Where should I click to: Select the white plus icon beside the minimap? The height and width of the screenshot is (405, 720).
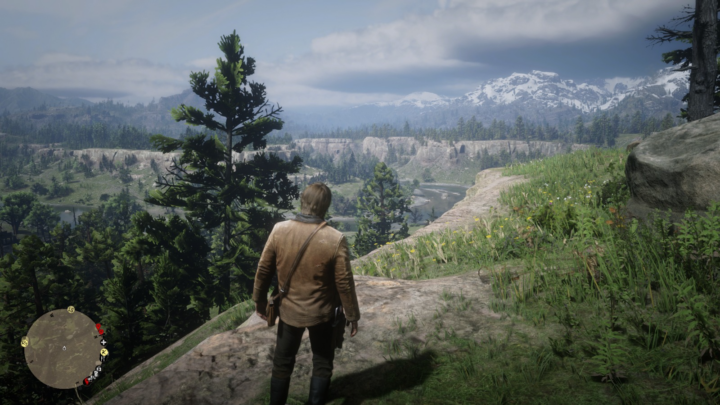pos(103,342)
